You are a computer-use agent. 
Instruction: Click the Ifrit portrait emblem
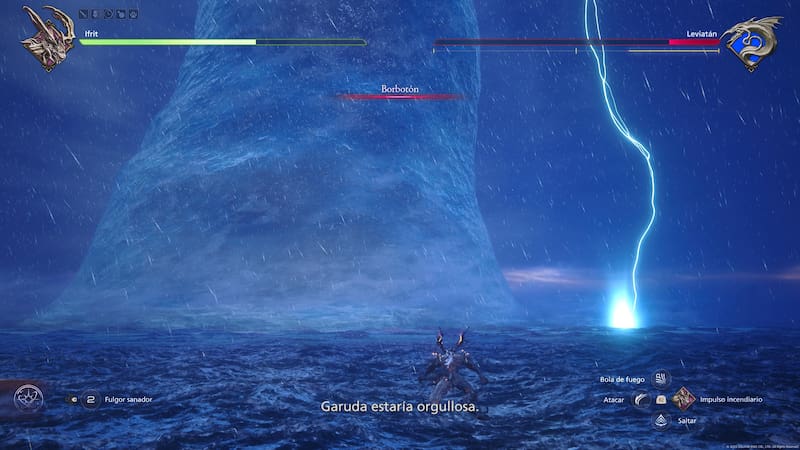pos(47,37)
